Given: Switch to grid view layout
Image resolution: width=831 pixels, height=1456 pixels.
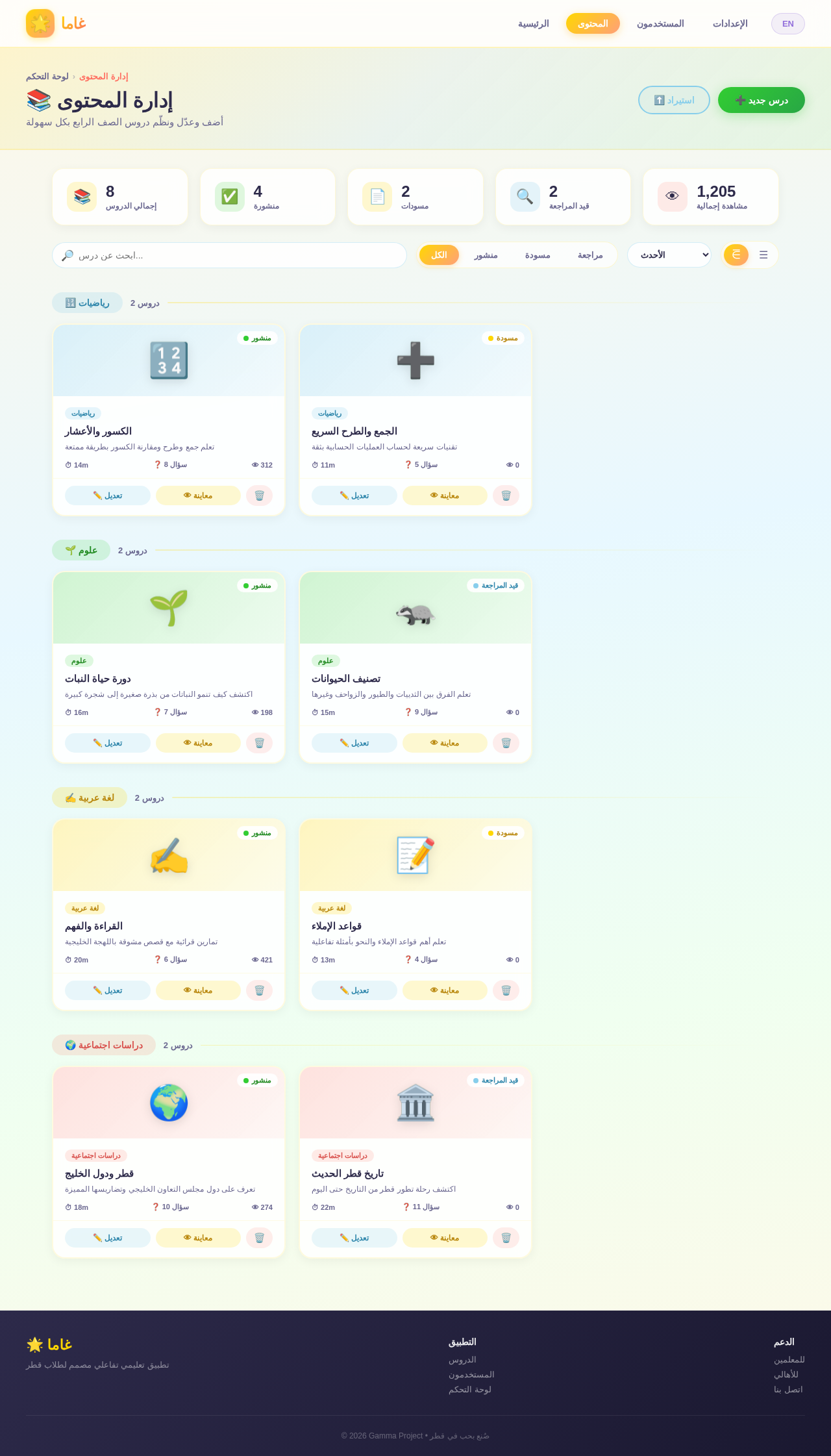Looking at the screenshot, I should pos(736,255).
